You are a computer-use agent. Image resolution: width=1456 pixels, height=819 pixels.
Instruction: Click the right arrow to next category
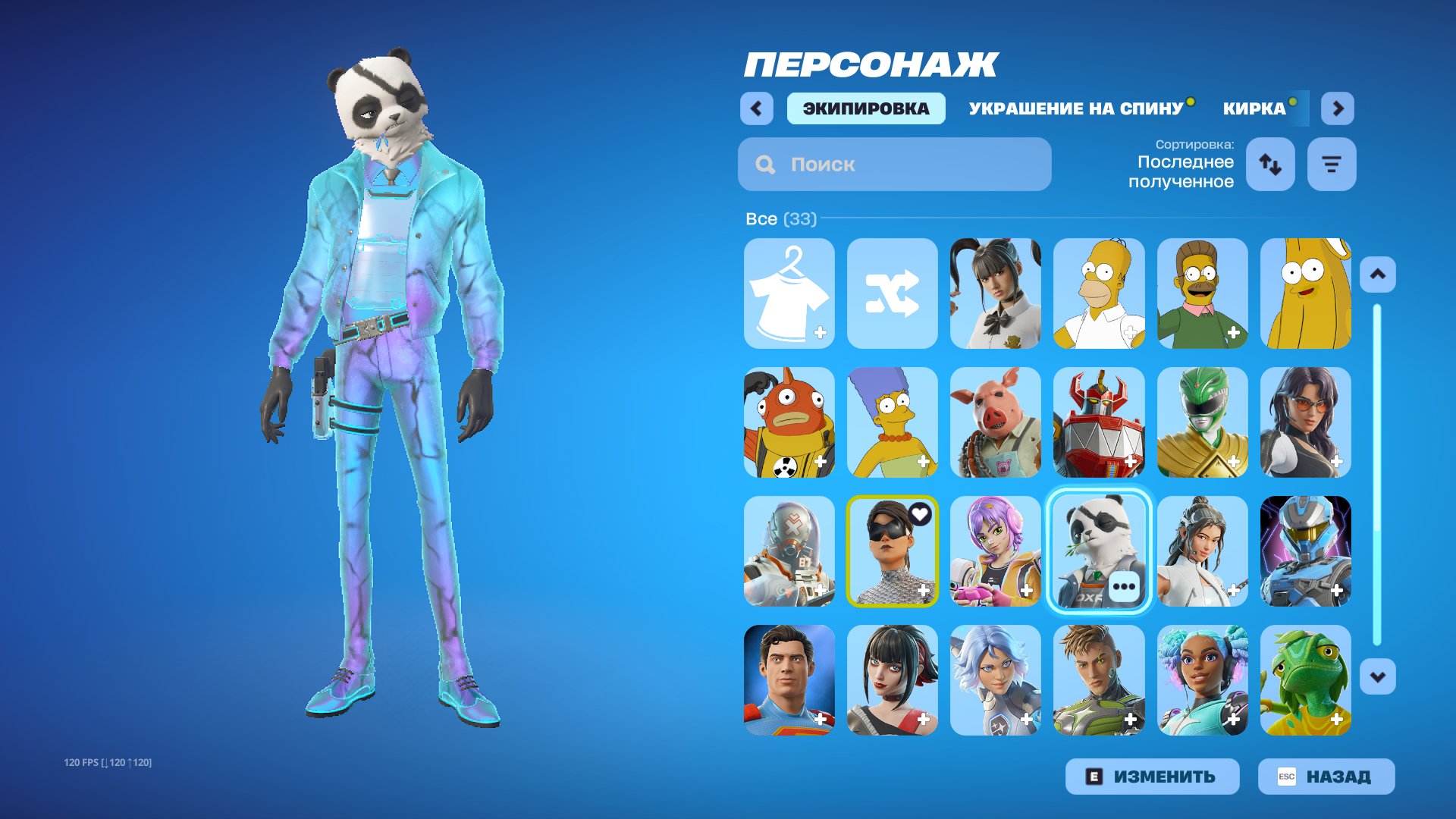(x=1337, y=108)
